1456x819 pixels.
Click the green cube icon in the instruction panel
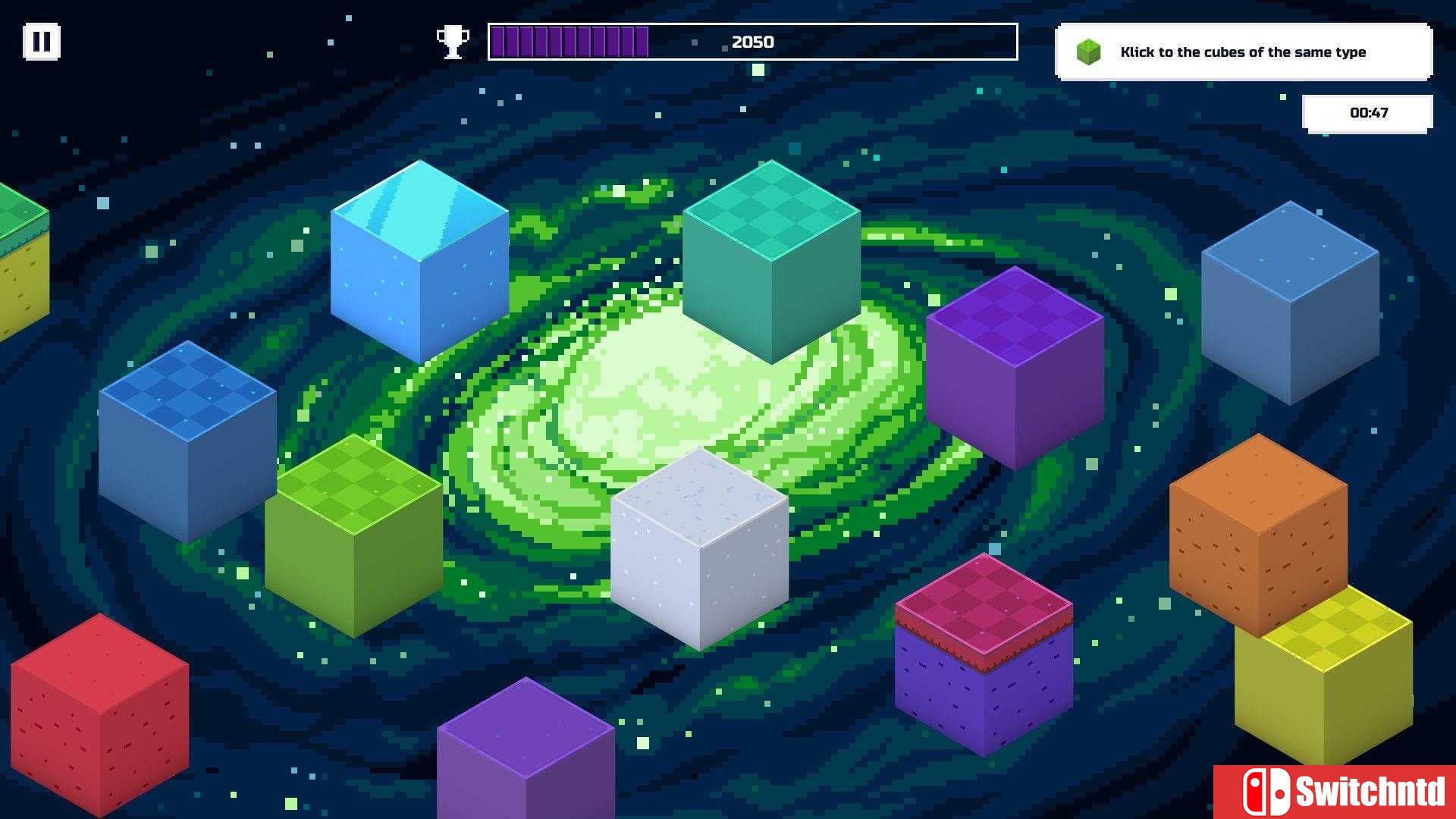click(x=1087, y=51)
